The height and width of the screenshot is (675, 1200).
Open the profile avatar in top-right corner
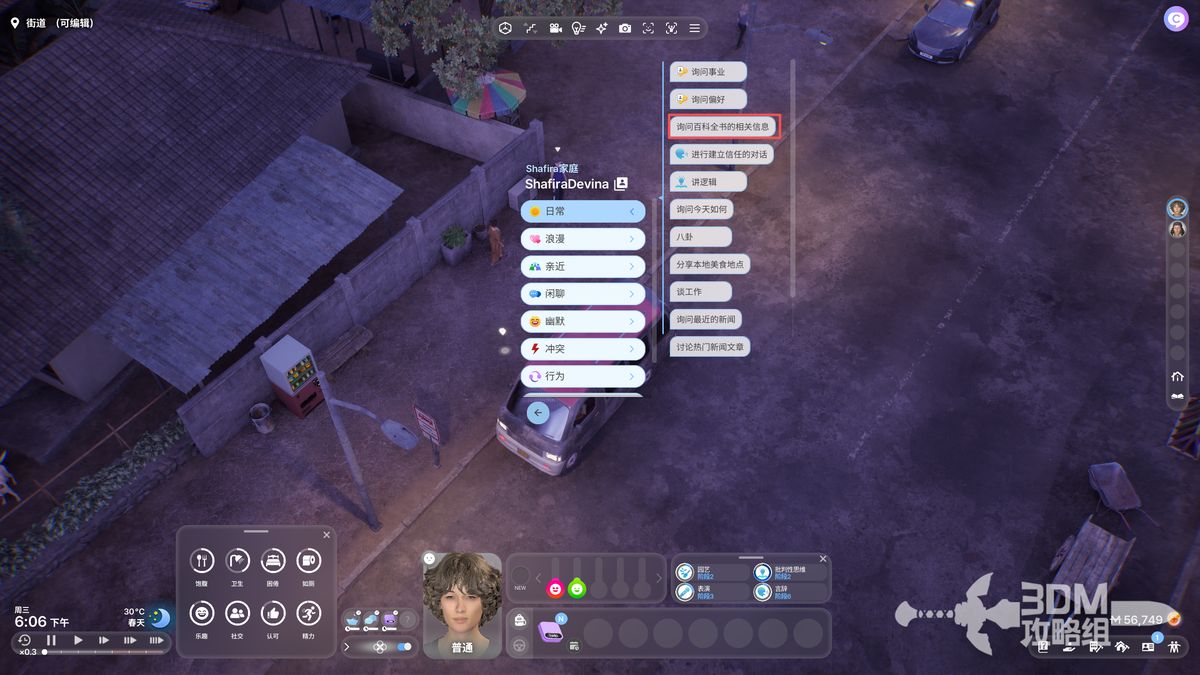(x=1175, y=19)
